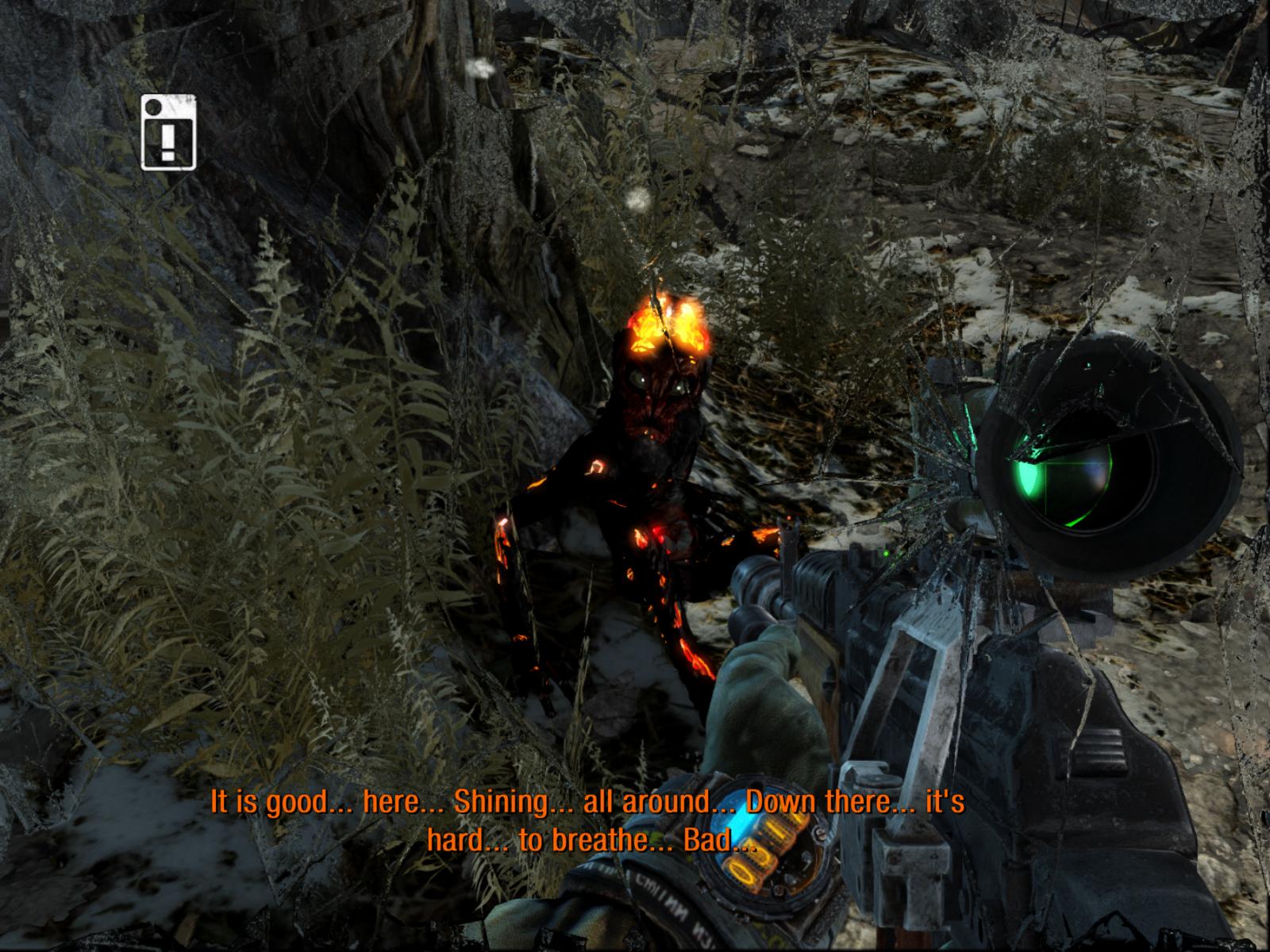This screenshot has height=952, width=1270.
Task: Click the exclamation notification icon
Action: click(167, 132)
